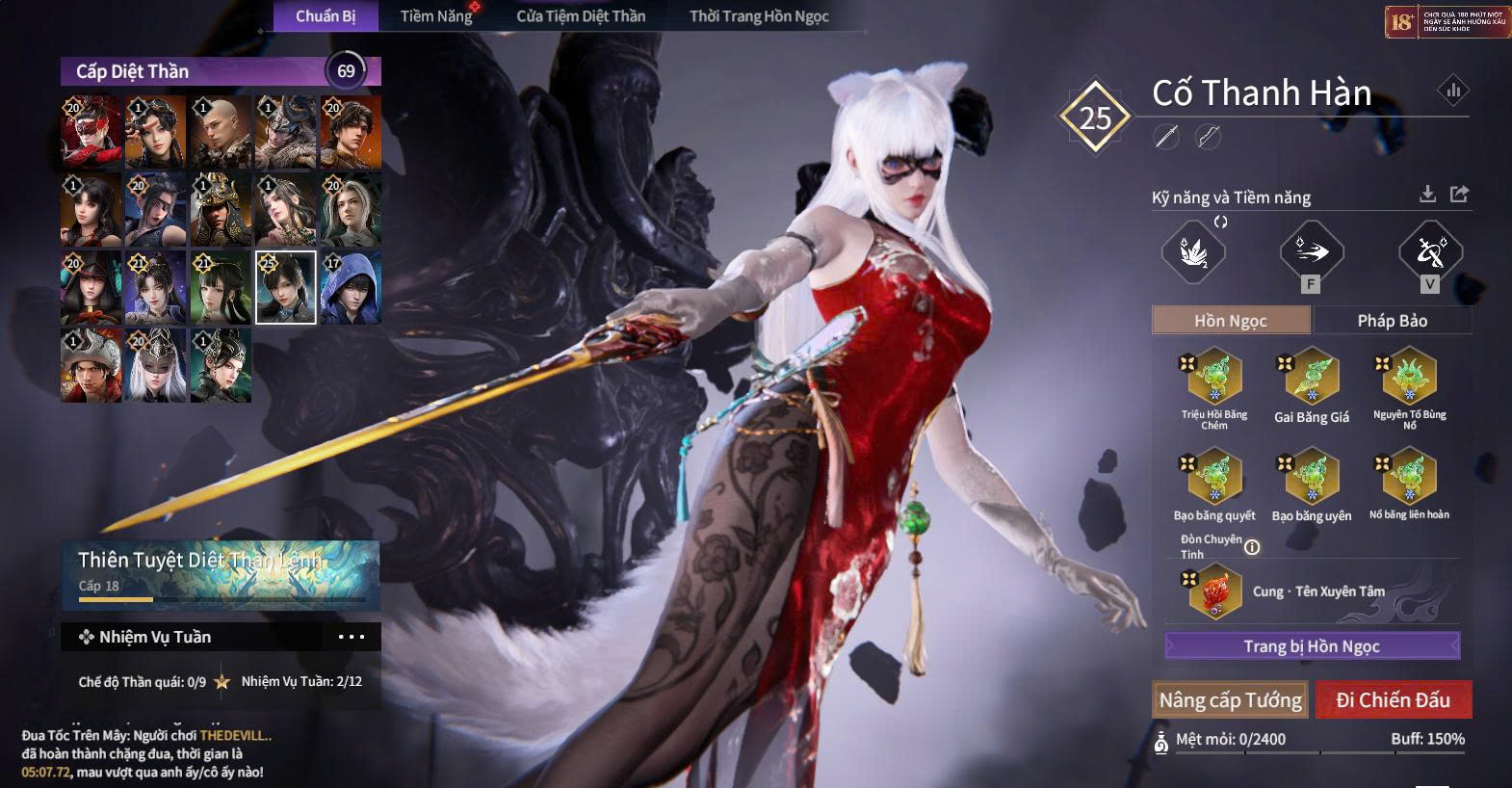Open the stats chart icon beside hero name
Screen dimensions: 1512x788
[x=1453, y=92]
